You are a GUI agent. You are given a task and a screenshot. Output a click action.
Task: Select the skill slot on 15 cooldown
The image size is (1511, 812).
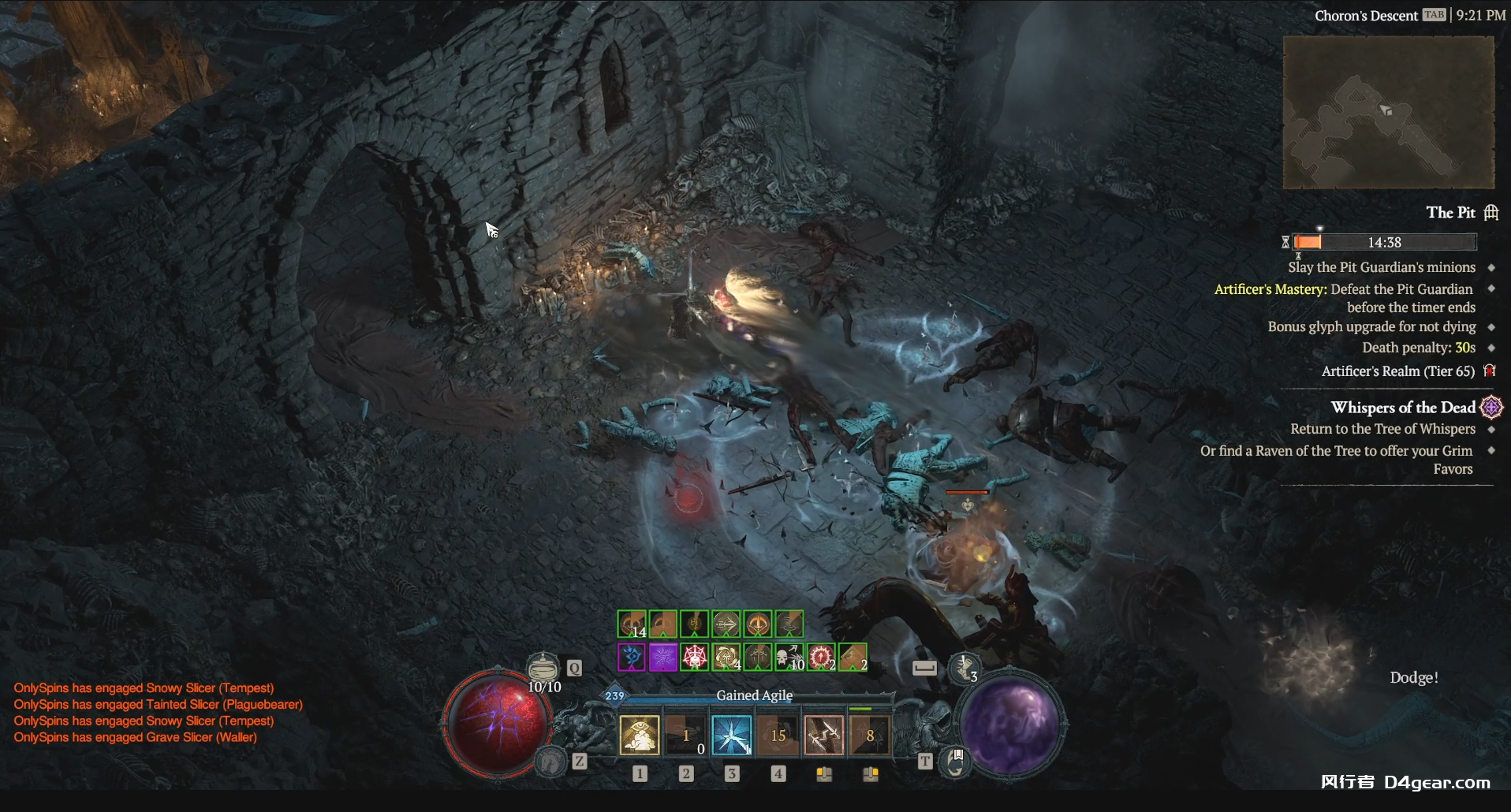coord(778,736)
